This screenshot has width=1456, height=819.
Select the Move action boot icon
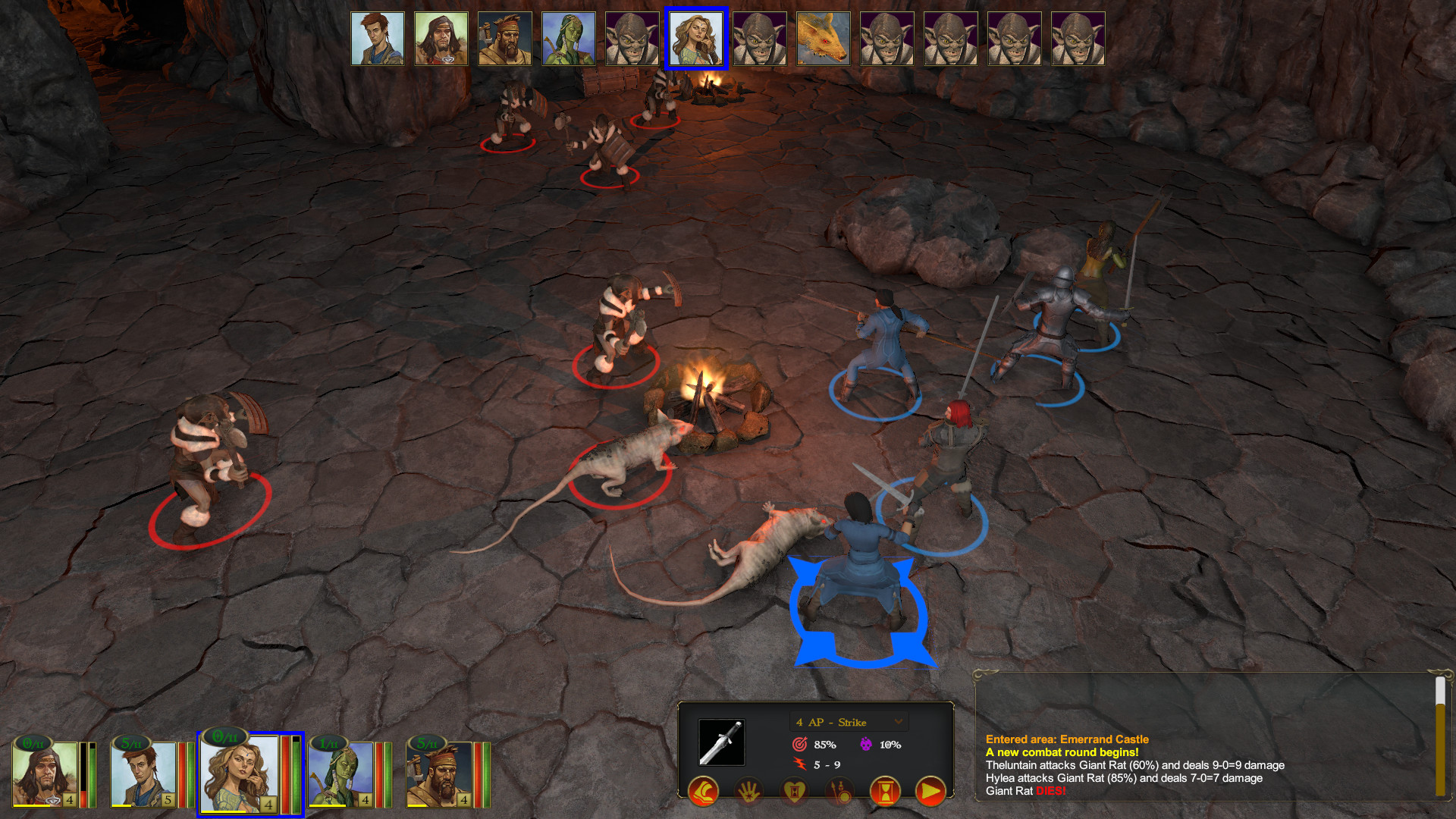[x=703, y=792]
